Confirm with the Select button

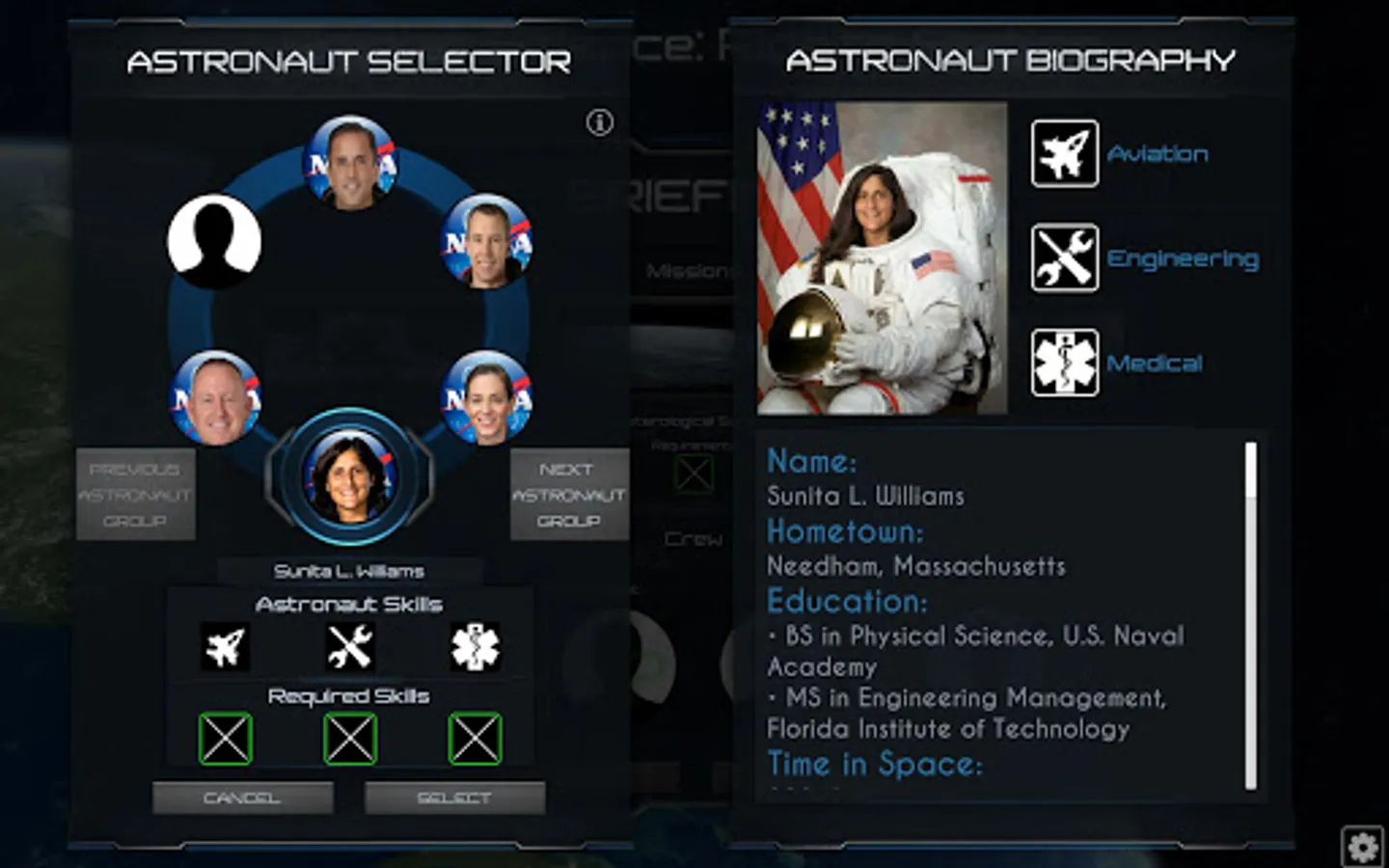[454, 798]
